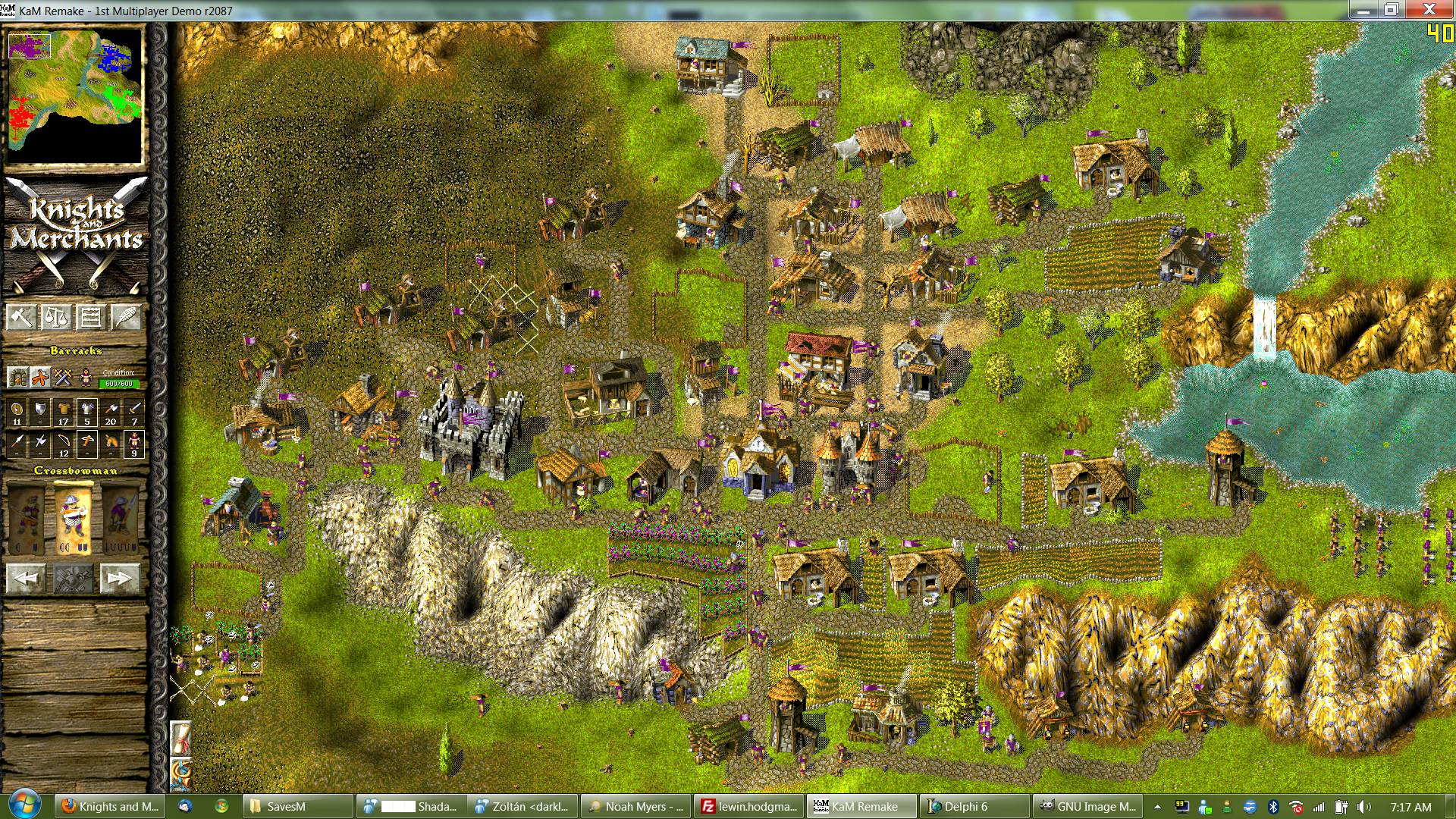This screenshot has width=1456, height=819.
Task: Select the axe stock slot
Action: (x=111, y=413)
